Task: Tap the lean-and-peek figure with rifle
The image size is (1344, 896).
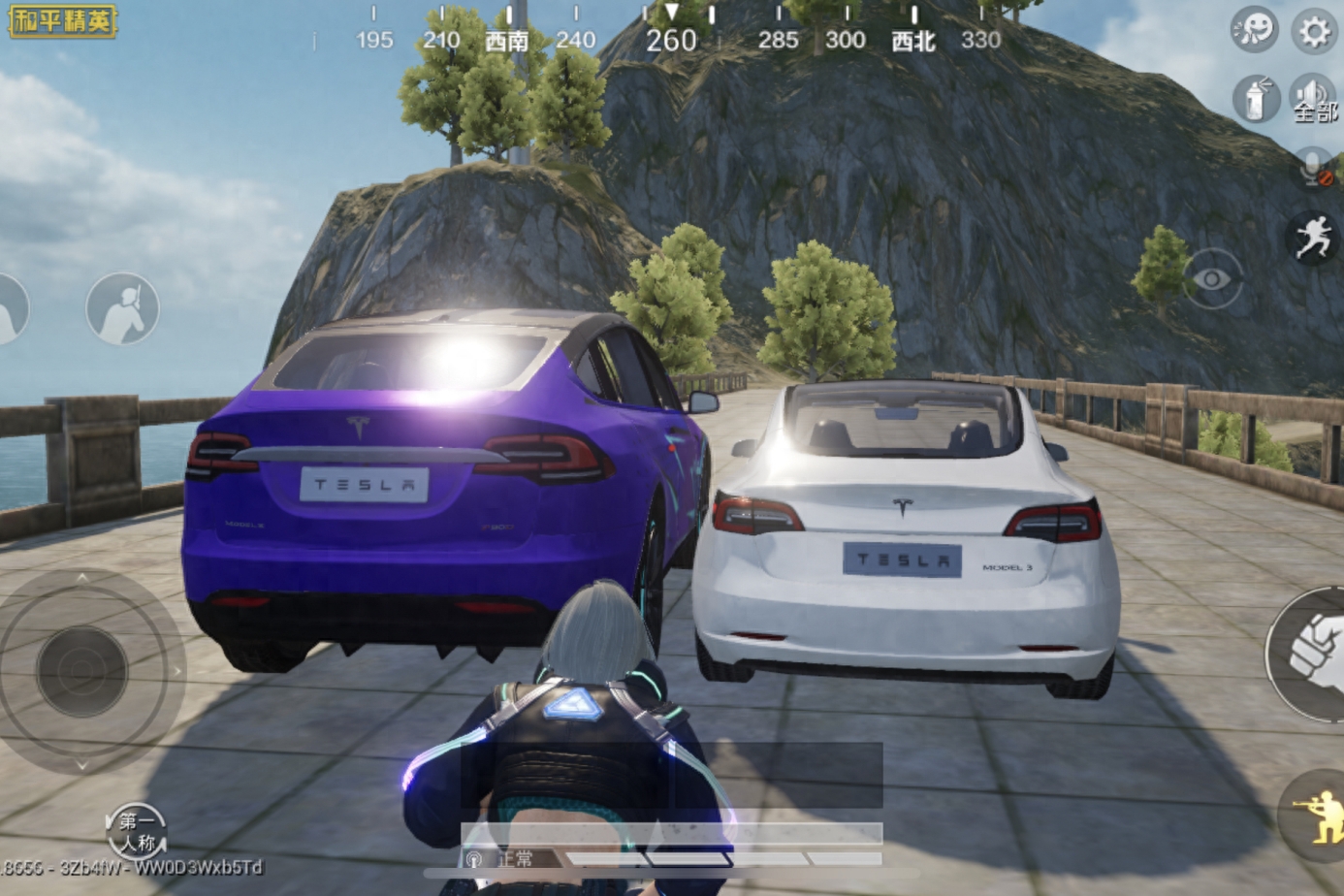Action: click(x=122, y=308)
